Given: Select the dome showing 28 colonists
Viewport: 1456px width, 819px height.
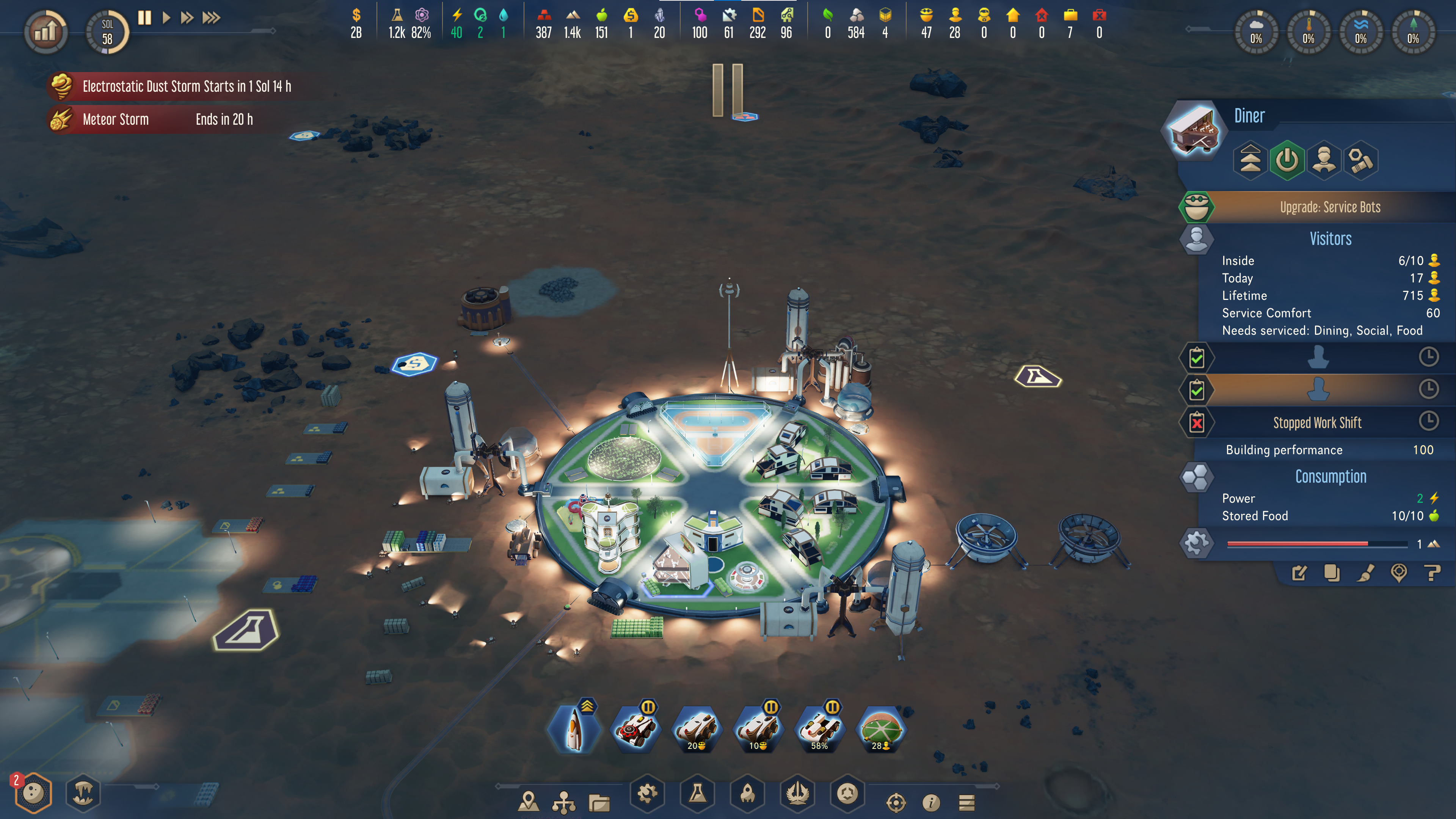Looking at the screenshot, I should 880,730.
